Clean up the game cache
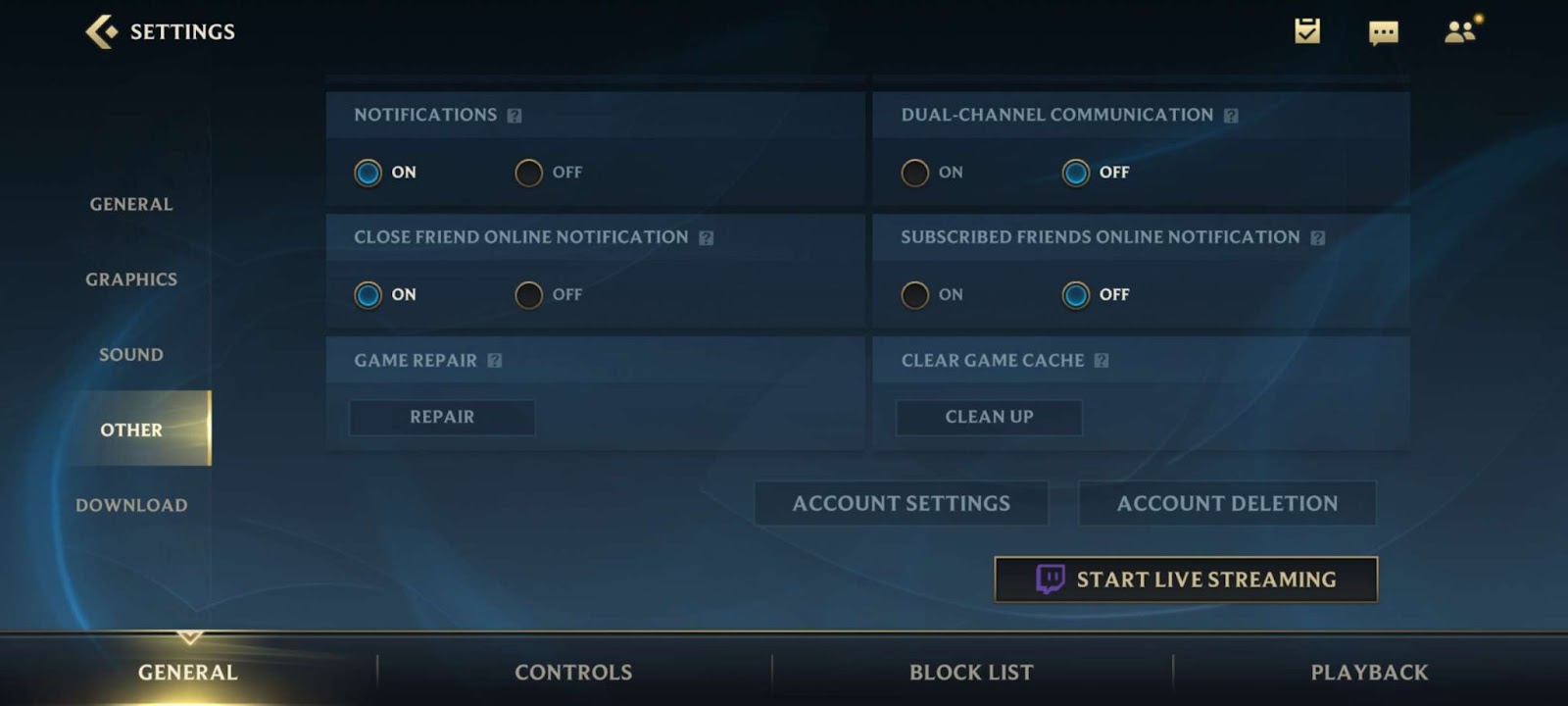 pos(989,417)
